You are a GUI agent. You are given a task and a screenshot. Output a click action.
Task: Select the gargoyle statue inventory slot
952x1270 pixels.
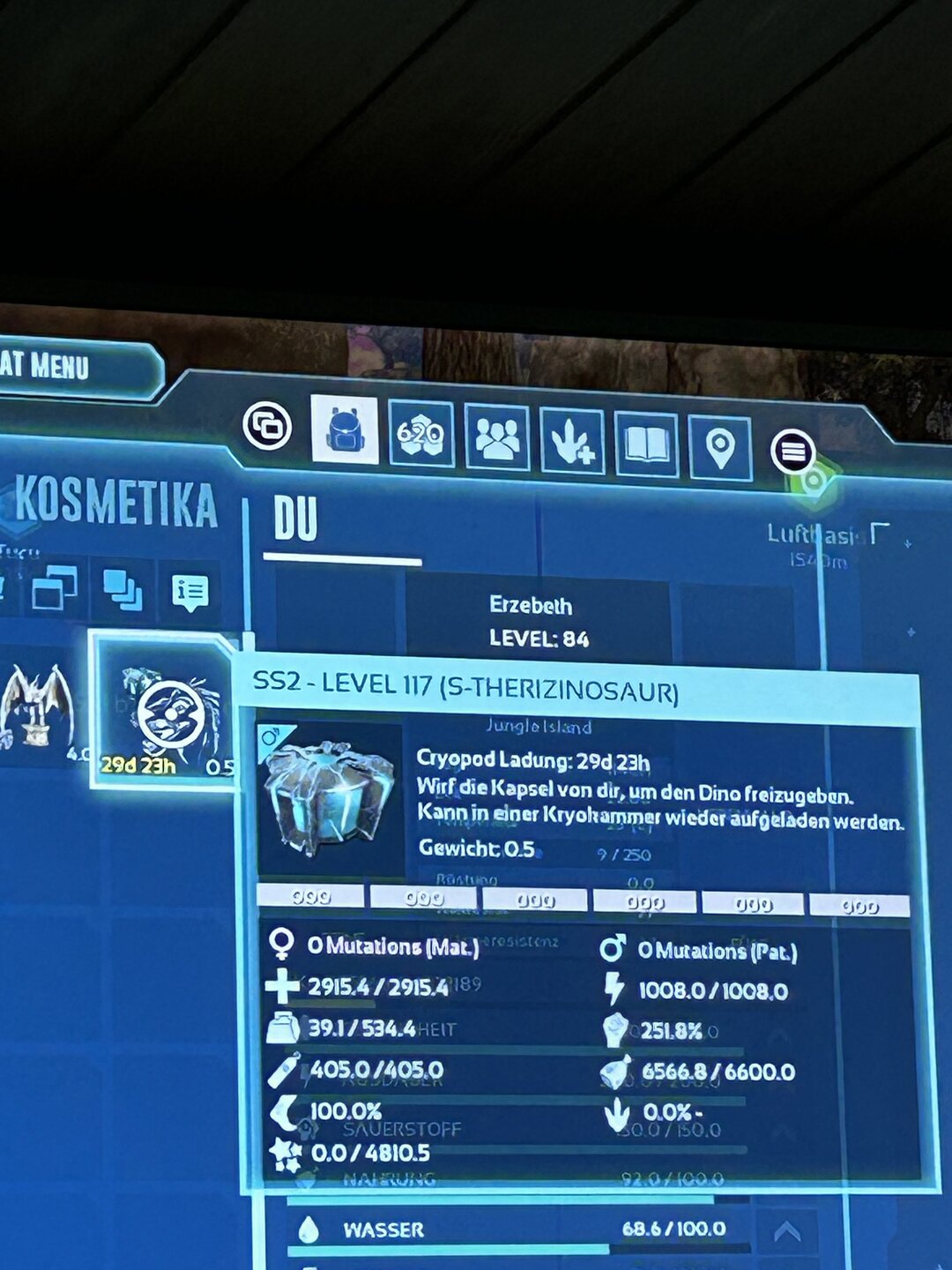click(35, 706)
